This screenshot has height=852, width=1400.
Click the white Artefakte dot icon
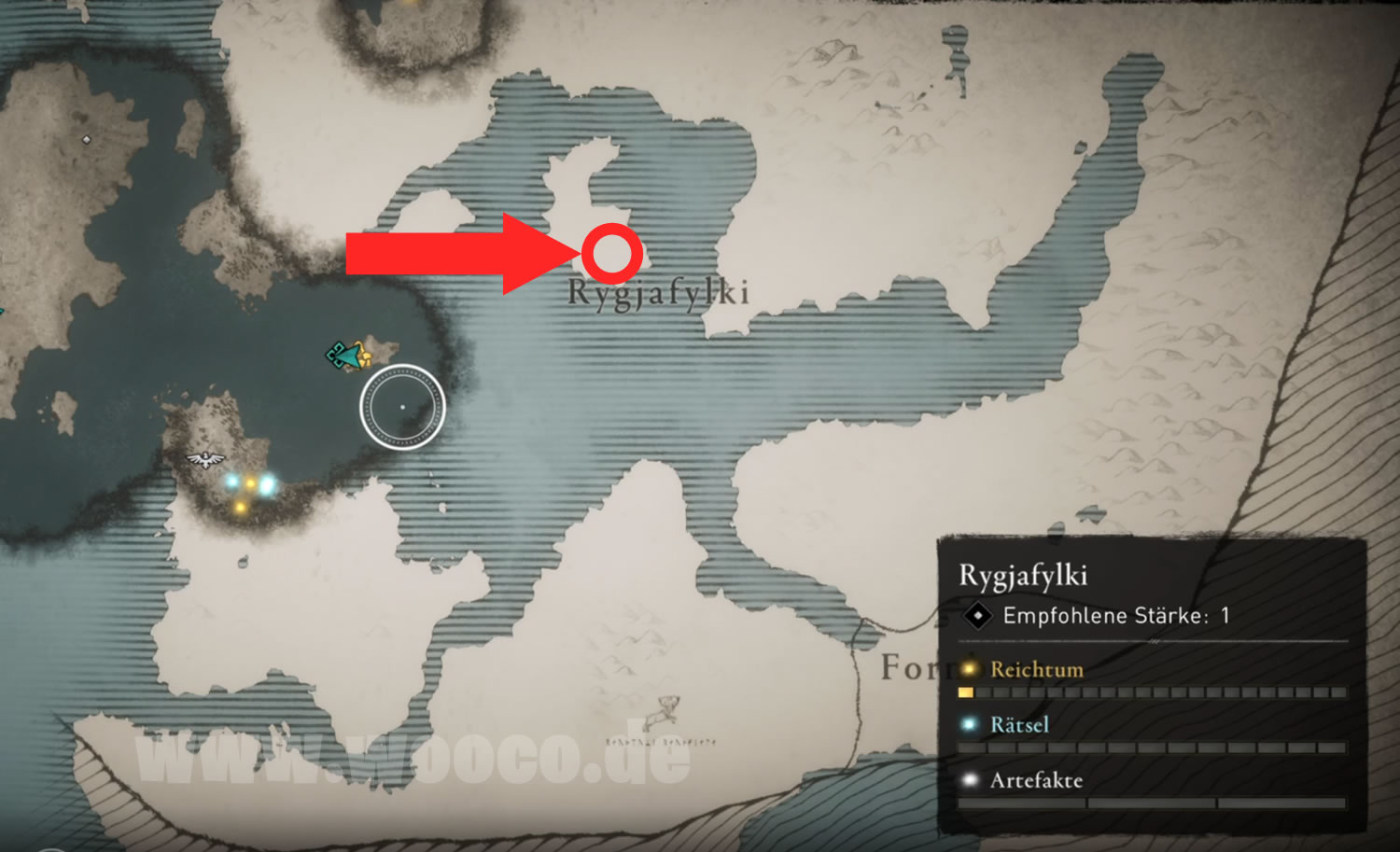[x=970, y=781]
